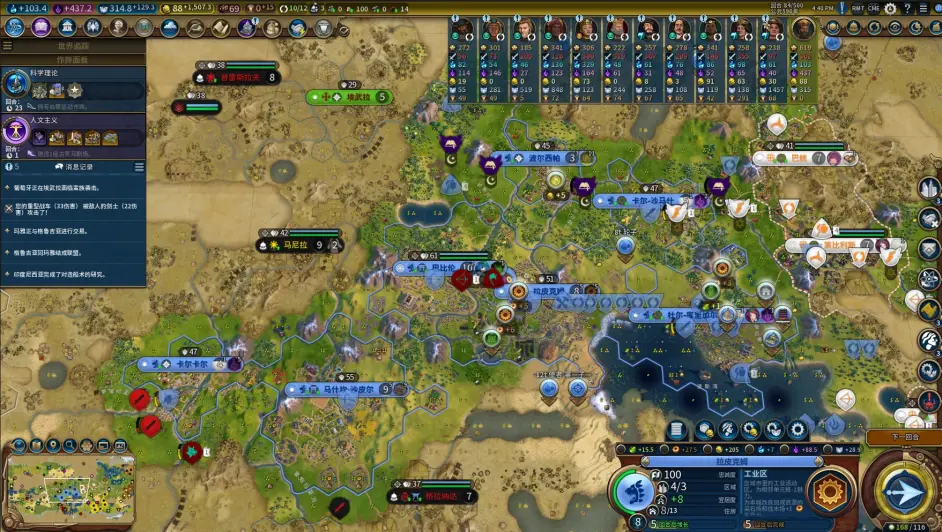The image size is (942, 532).
Task: Open the game settings gear icon
Action: [x=890, y=8]
